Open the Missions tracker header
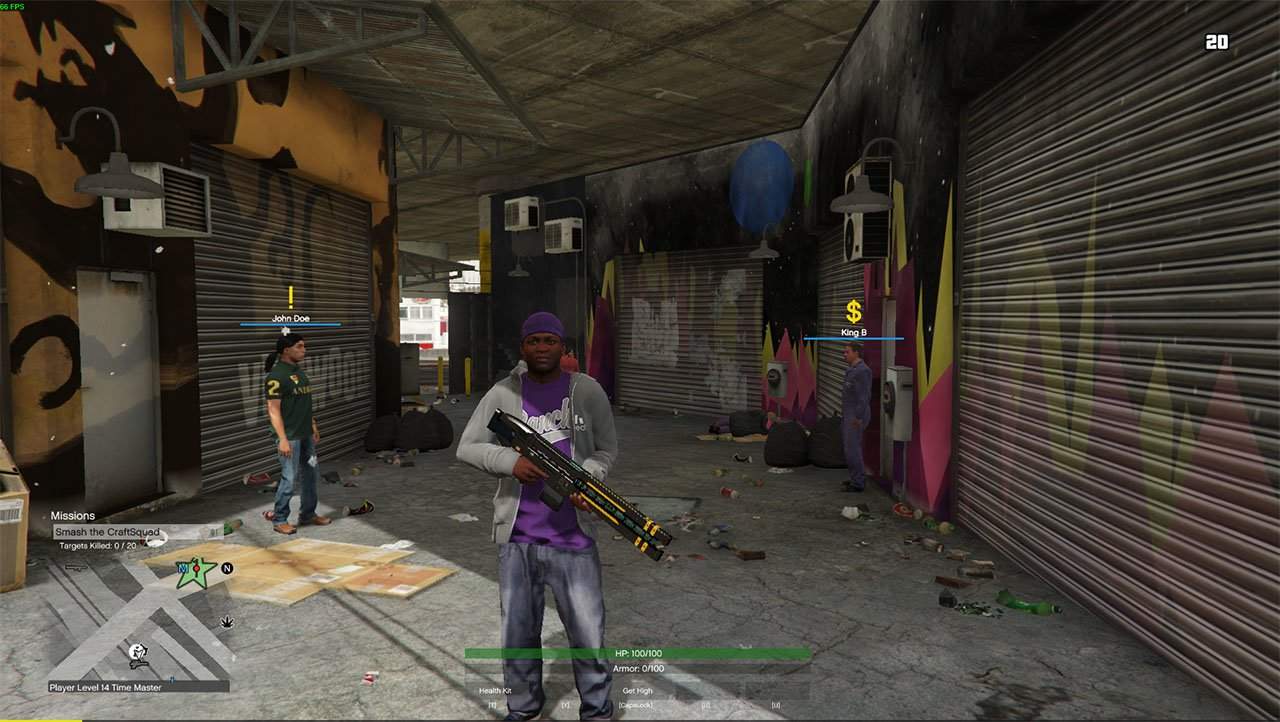 coord(73,516)
